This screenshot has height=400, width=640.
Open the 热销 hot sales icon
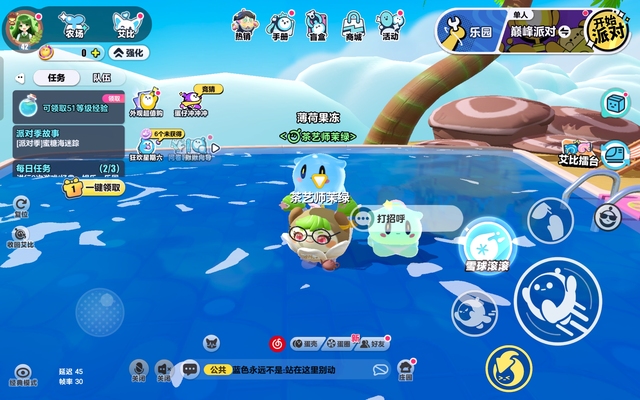(x=243, y=24)
